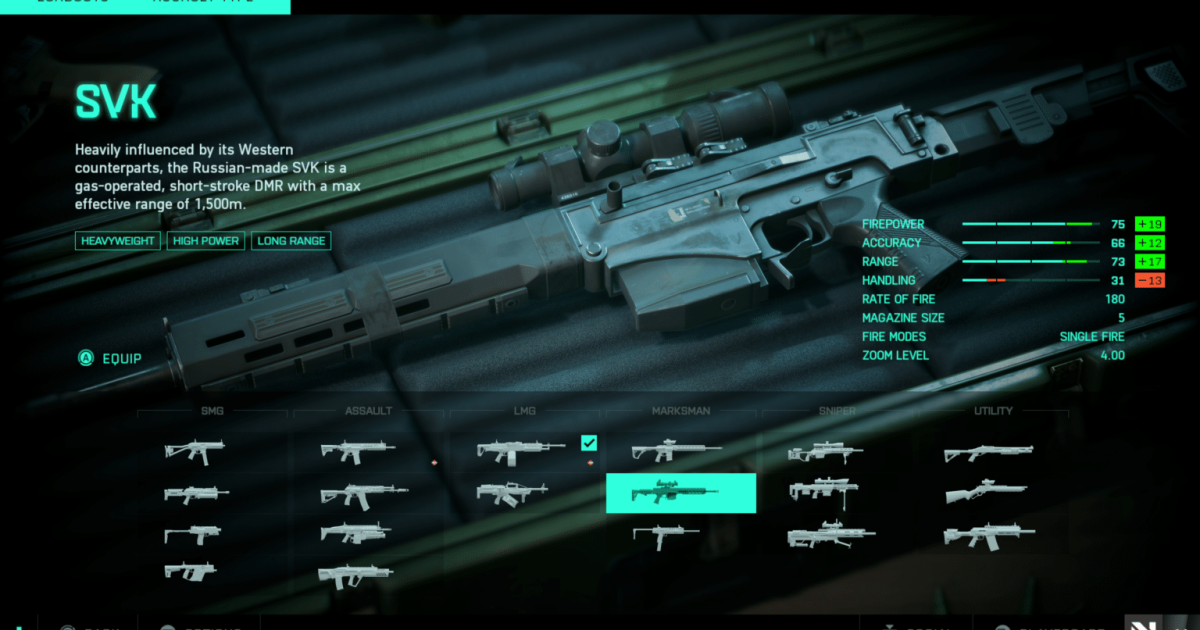
Task: Pick the DM7 marksman rifle
Action: [676, 452]
